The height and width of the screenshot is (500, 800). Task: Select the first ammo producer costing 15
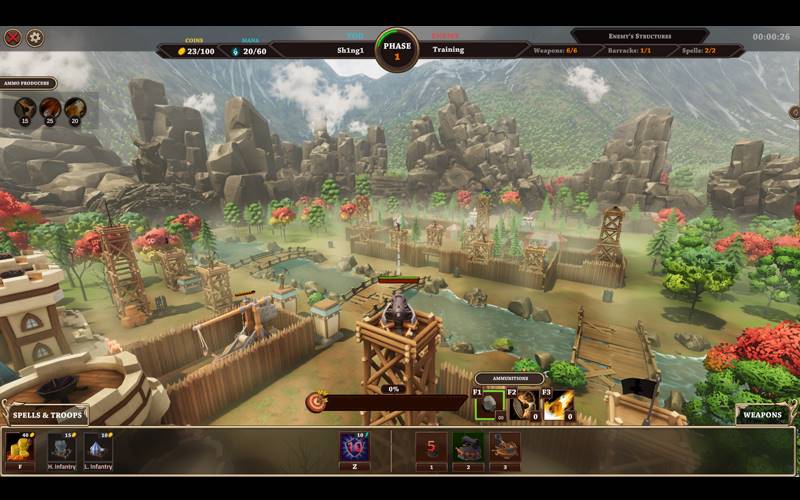25,108
